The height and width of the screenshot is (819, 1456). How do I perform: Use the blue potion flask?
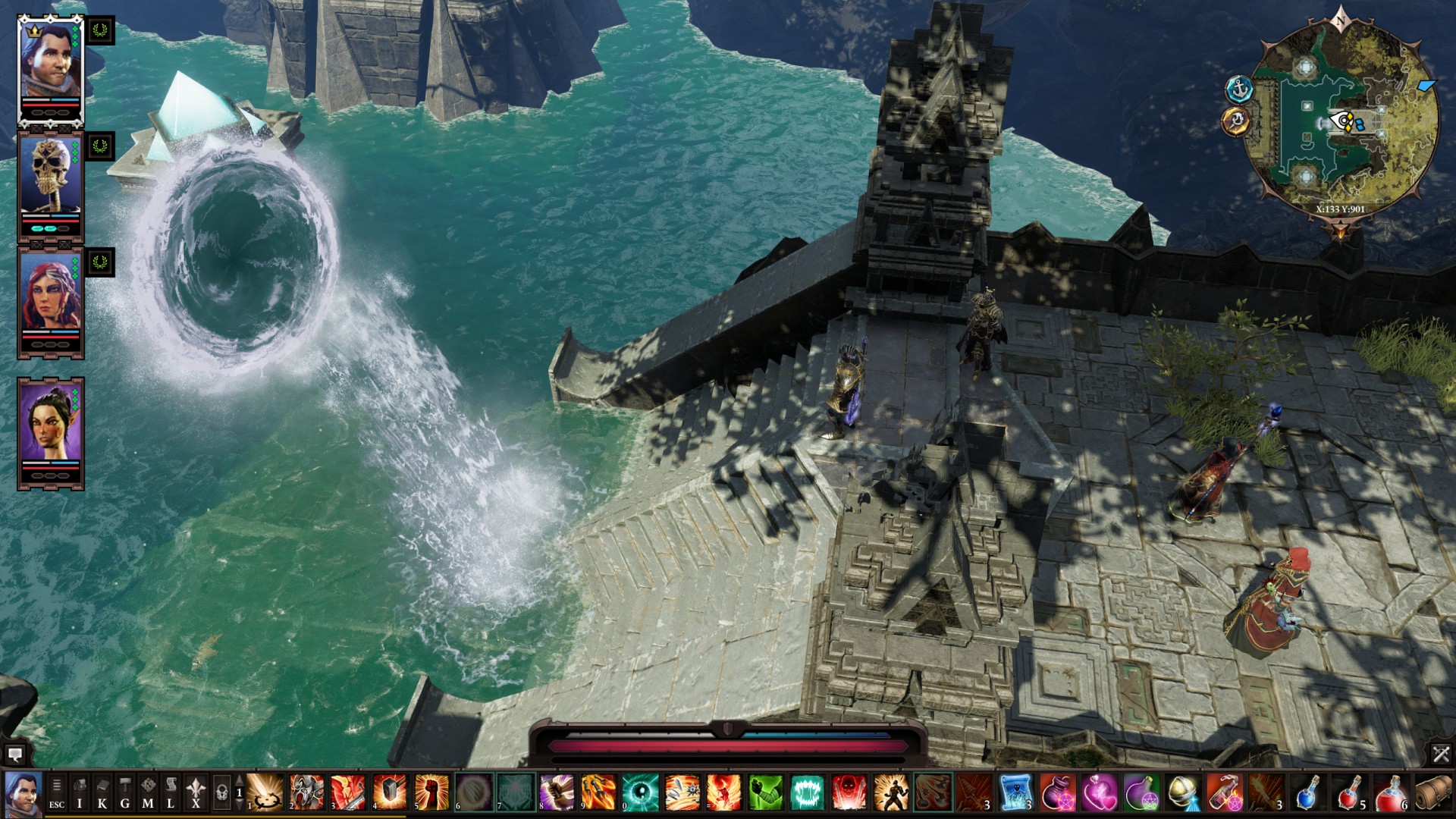pyautogui.click(x=1307, y=792)
